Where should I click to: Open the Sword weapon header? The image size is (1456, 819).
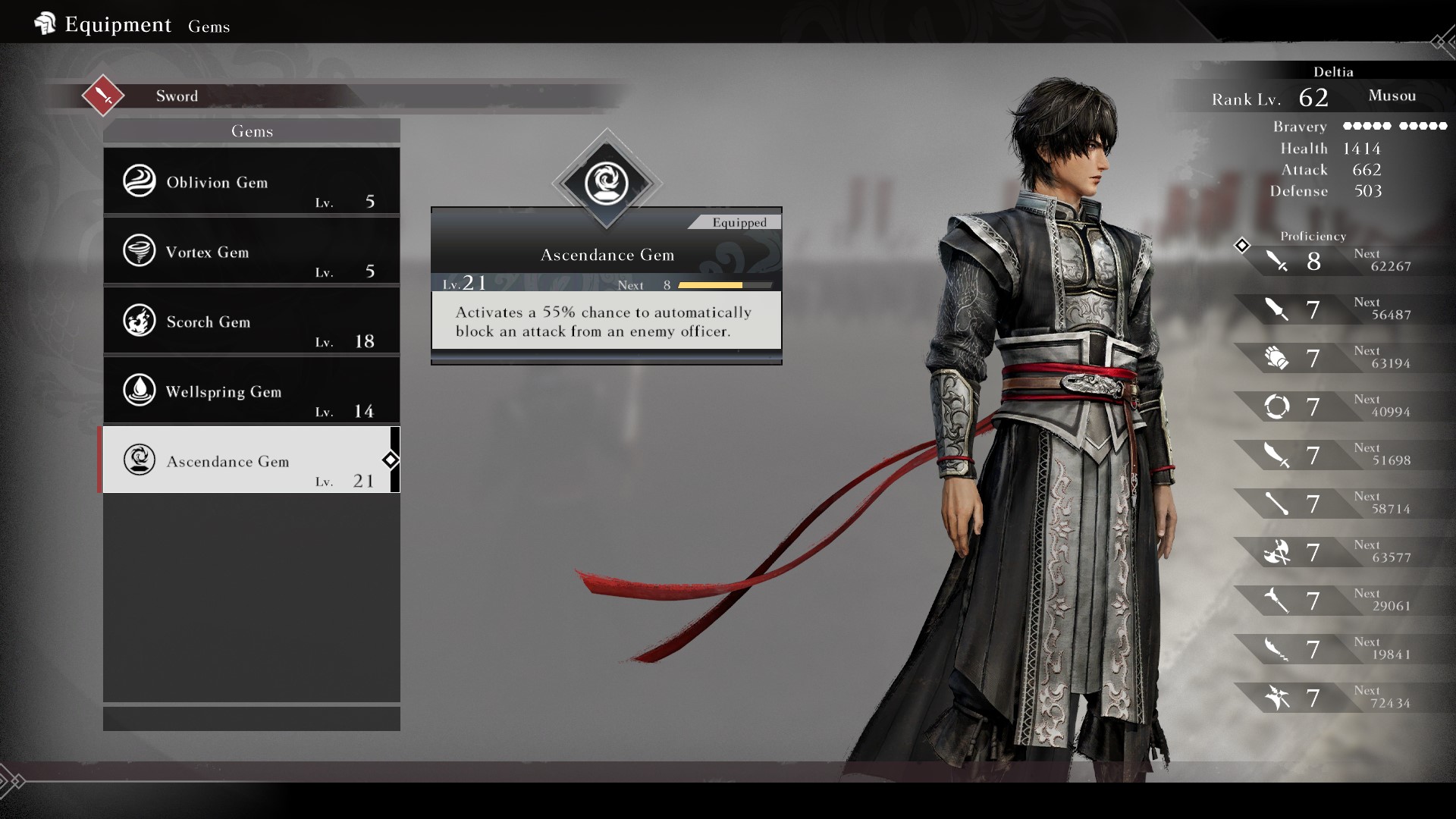tap(177, 96)
